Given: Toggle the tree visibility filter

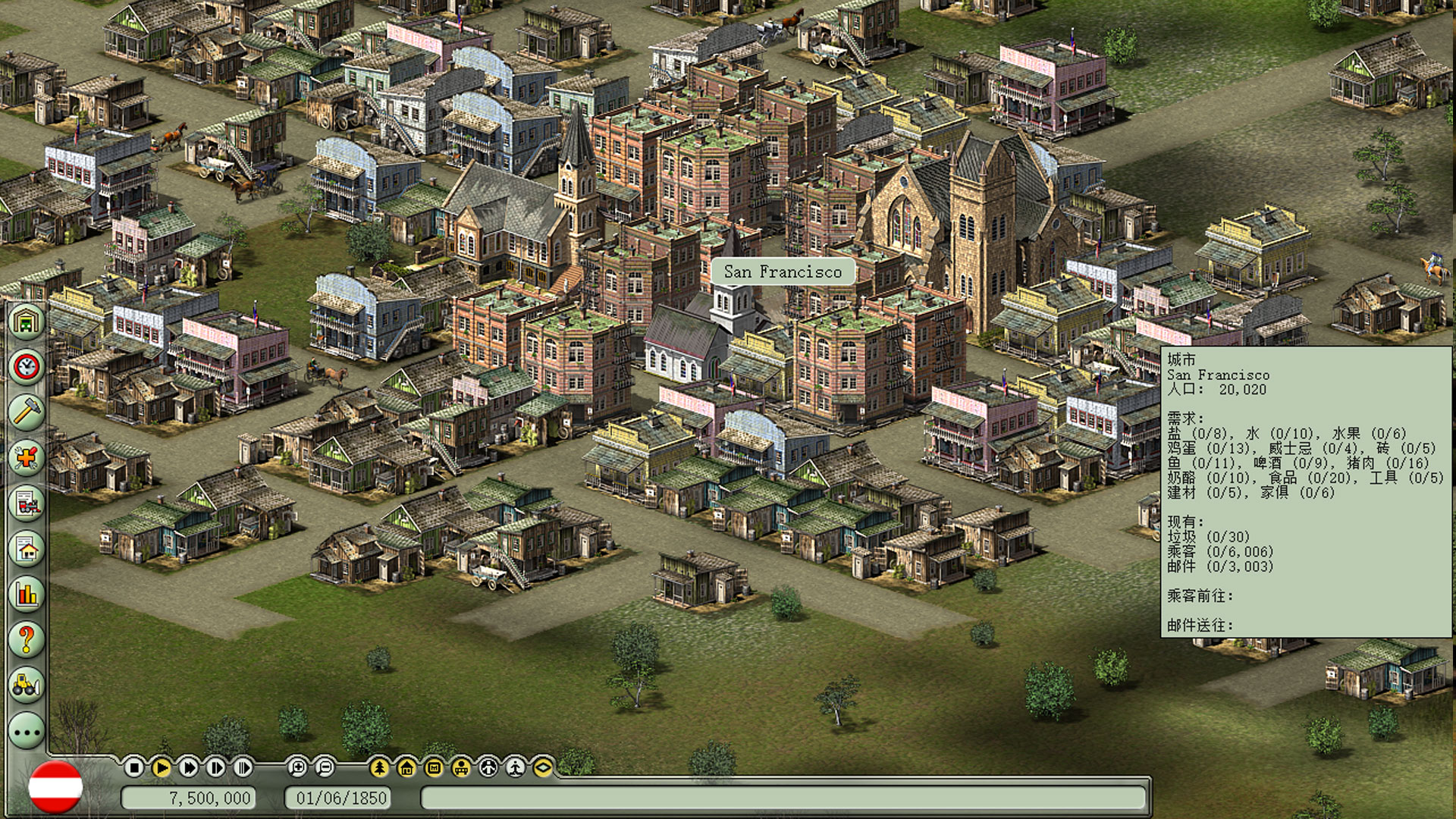Looking at the screenshot, I should 379,768.
